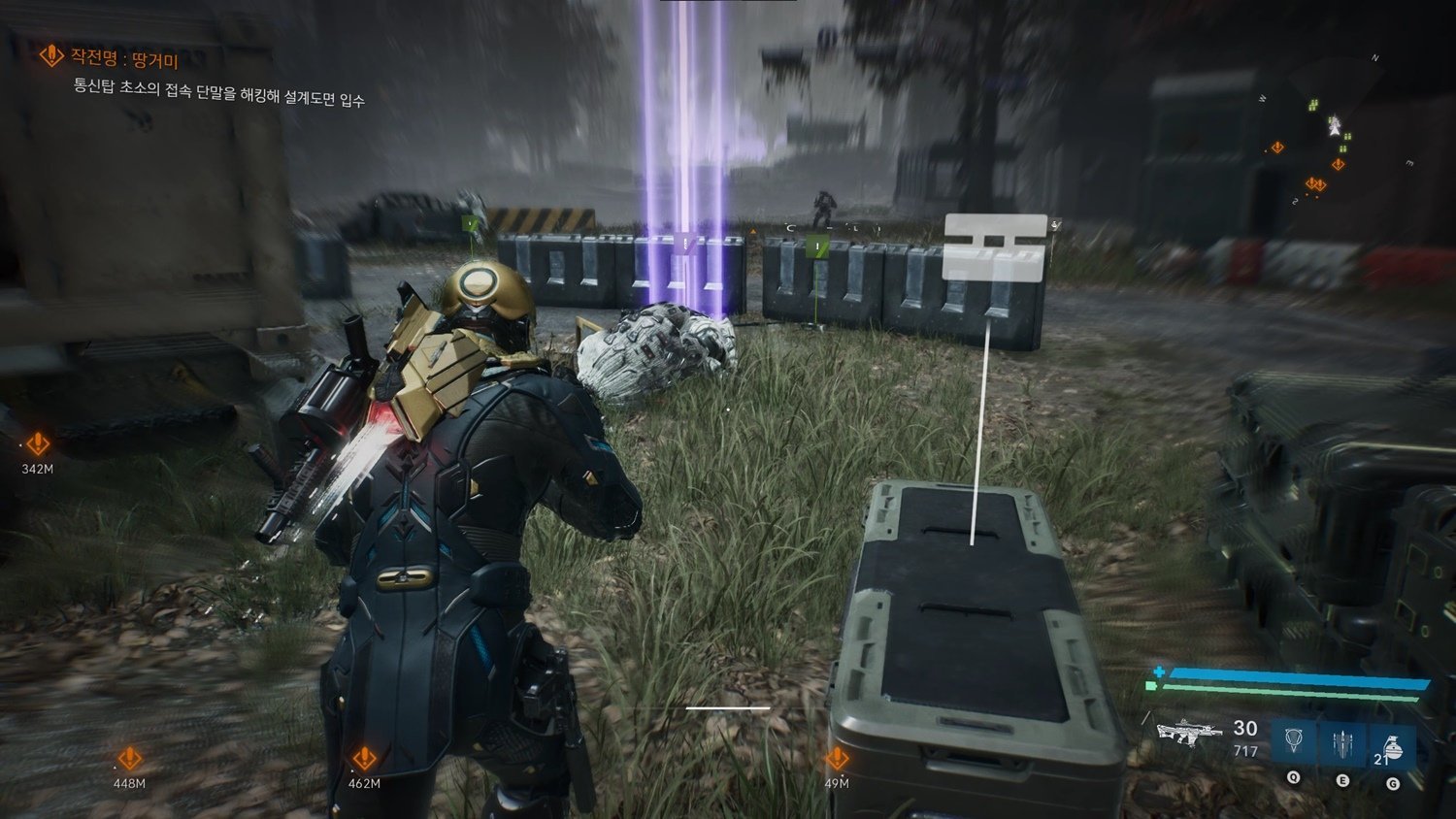Select the 342M objective waypoint marker
The width and height of the screenshot is (1456, 819).
click(x=37, y=444)
